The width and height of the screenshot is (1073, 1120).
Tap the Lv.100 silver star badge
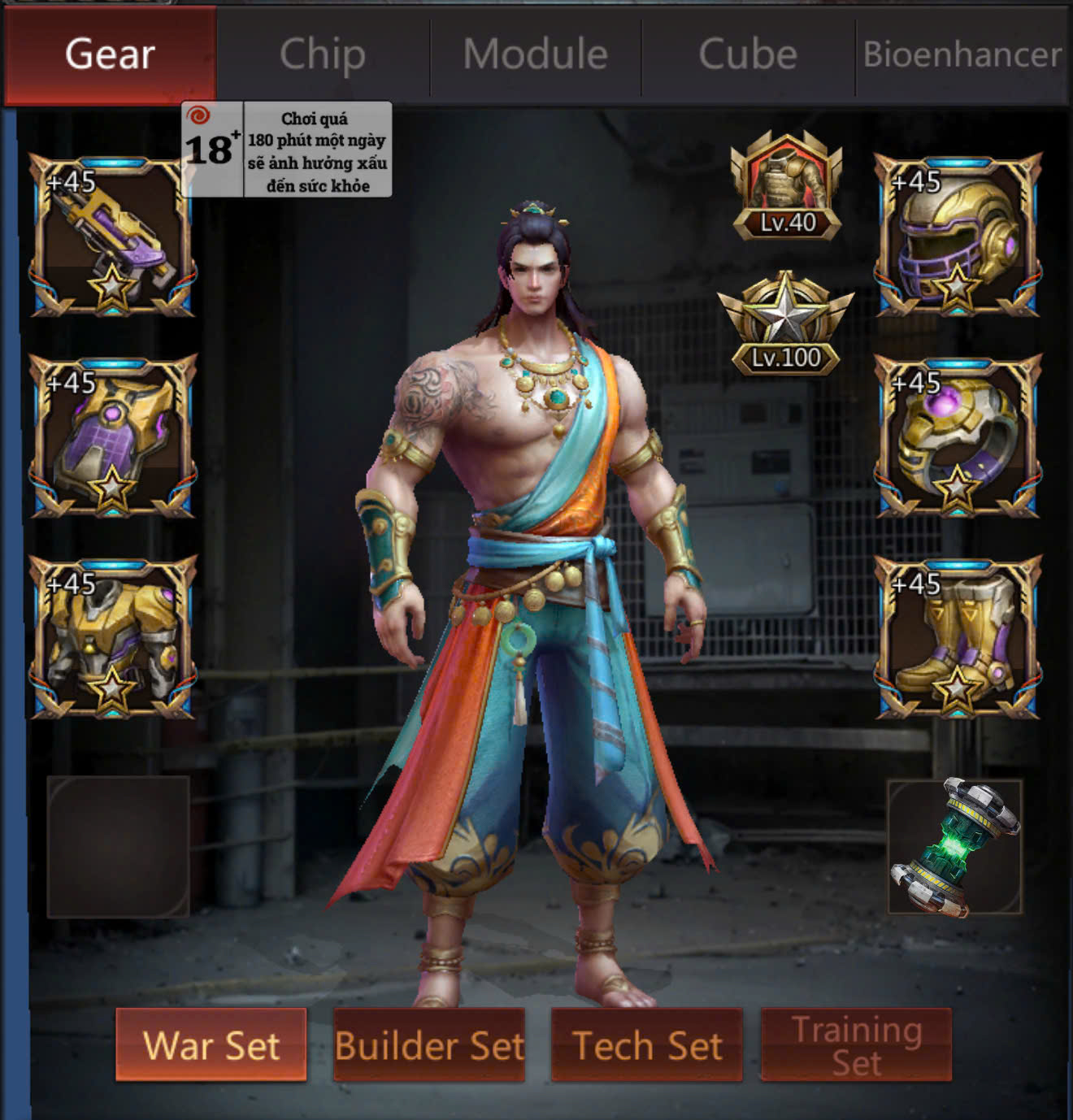[x=785, y=325]
